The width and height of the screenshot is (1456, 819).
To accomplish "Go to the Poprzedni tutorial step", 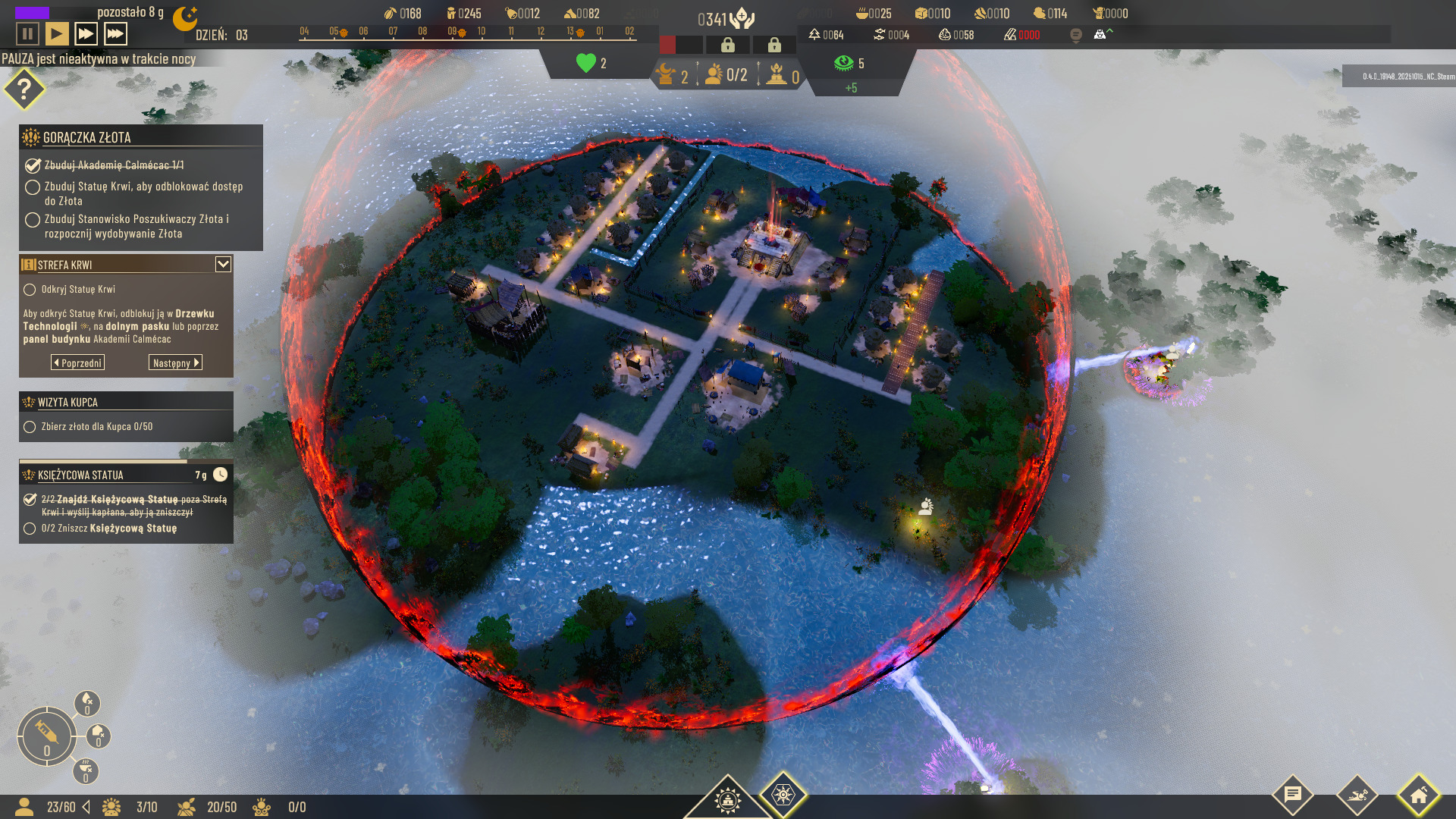I will (x=78, y=363).
